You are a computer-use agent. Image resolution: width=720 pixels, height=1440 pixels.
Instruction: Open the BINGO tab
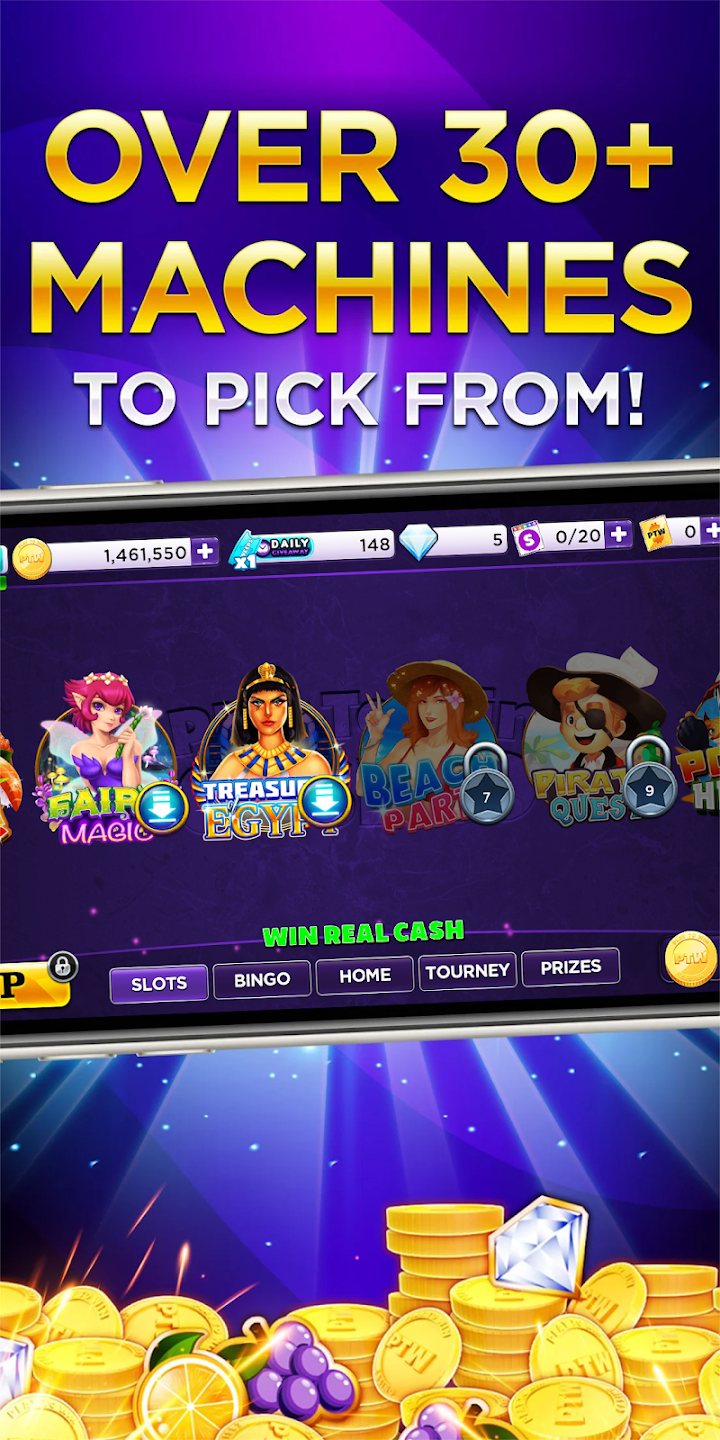(262, 980)
